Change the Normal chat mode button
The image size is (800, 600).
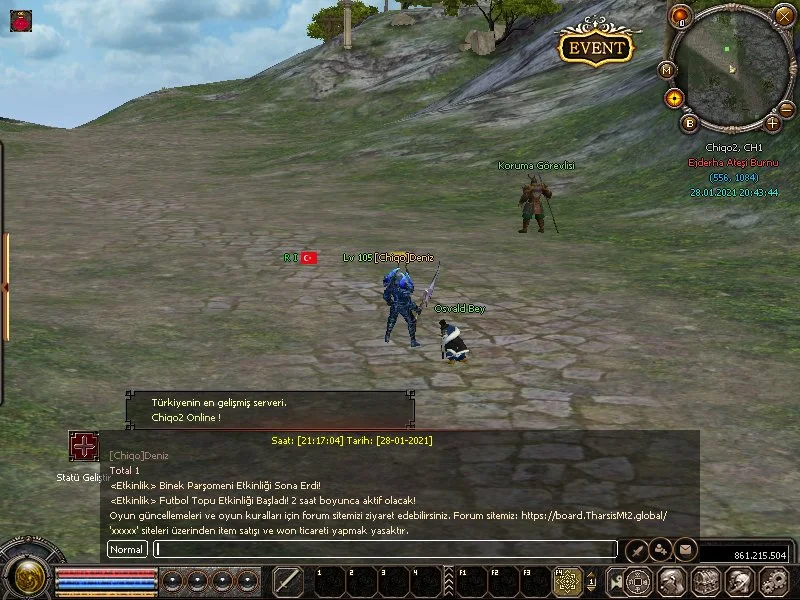[x=127, y=549]
